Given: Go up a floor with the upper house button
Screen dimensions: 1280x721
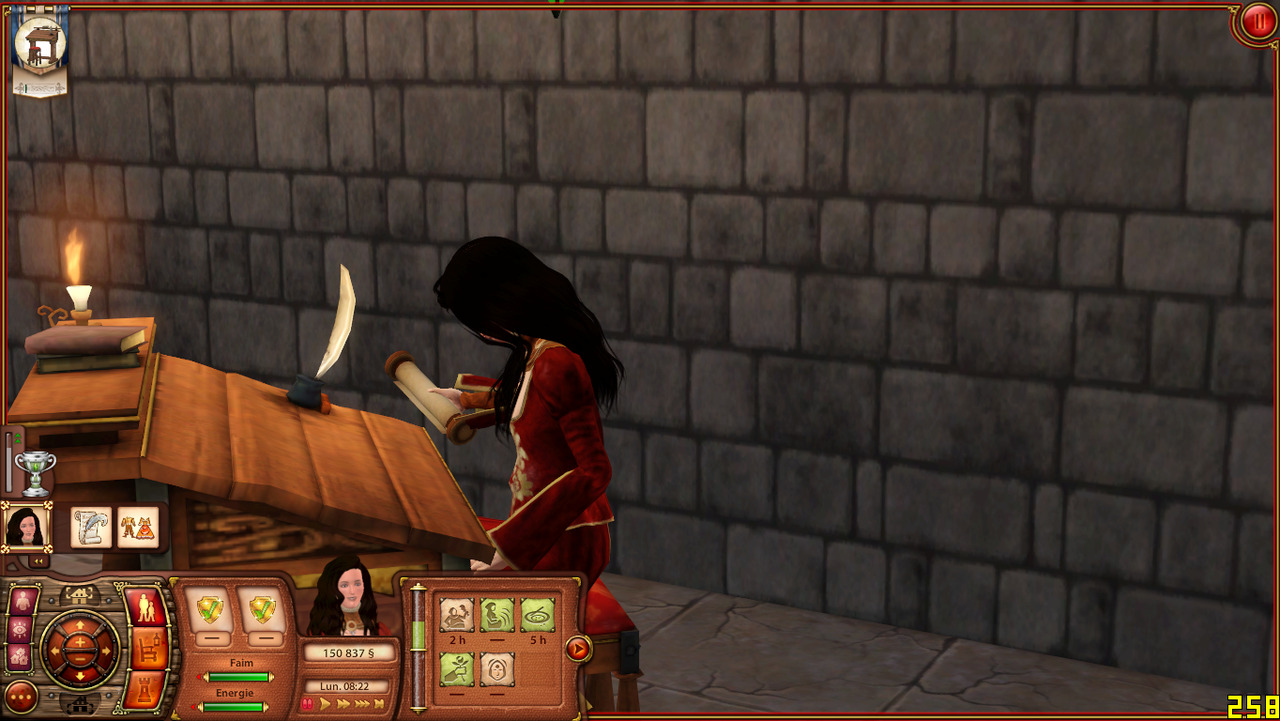Looking at the screenshot, I should click(x=78, y=595).
